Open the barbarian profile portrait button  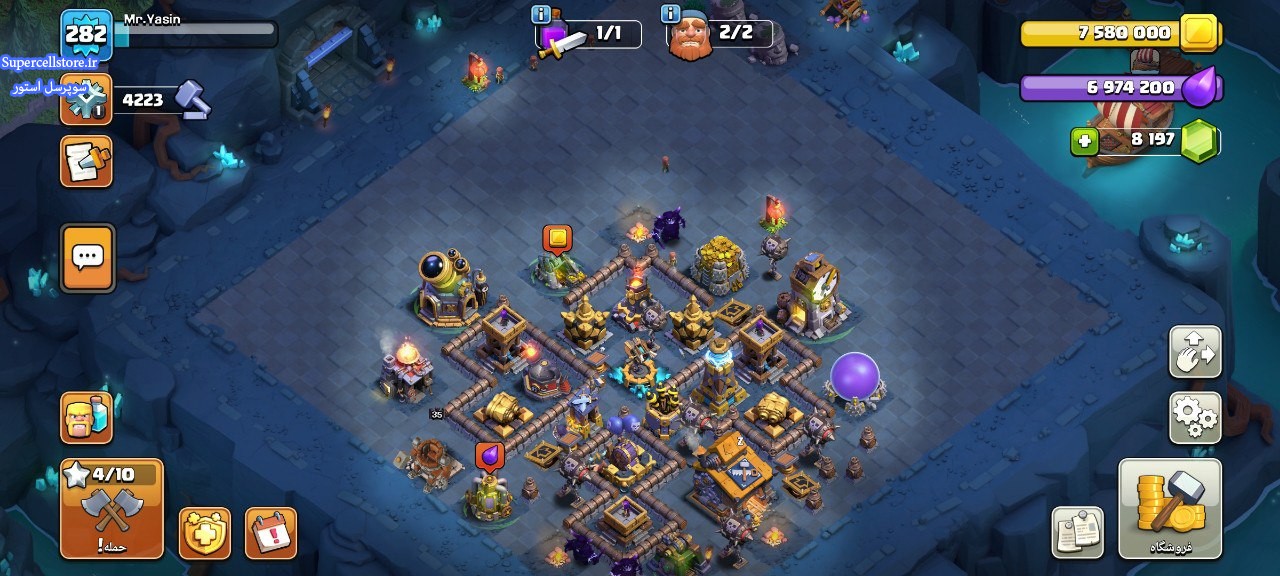tap(86, 418)
